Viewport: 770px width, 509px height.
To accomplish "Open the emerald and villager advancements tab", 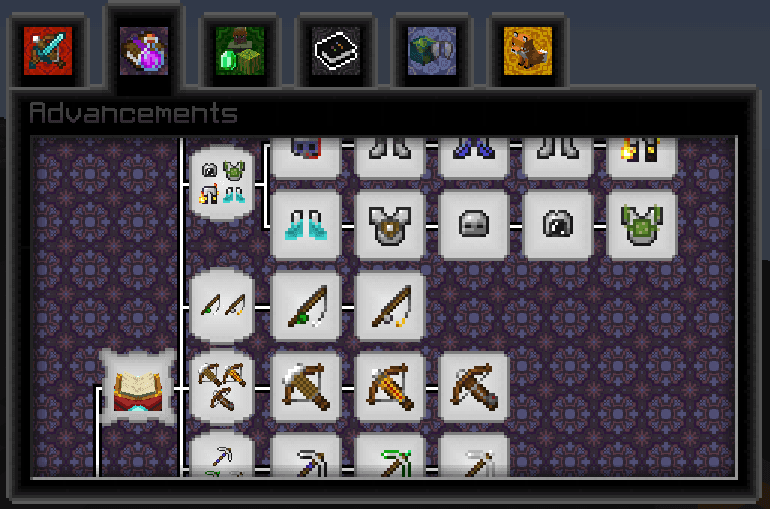I will coord(240,49).
